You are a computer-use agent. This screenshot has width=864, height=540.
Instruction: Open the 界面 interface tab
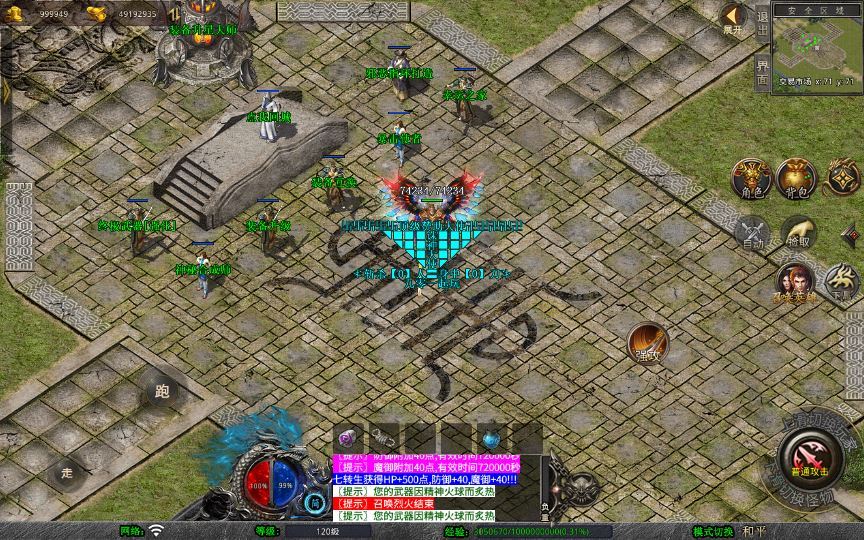[x=763, y=71]
